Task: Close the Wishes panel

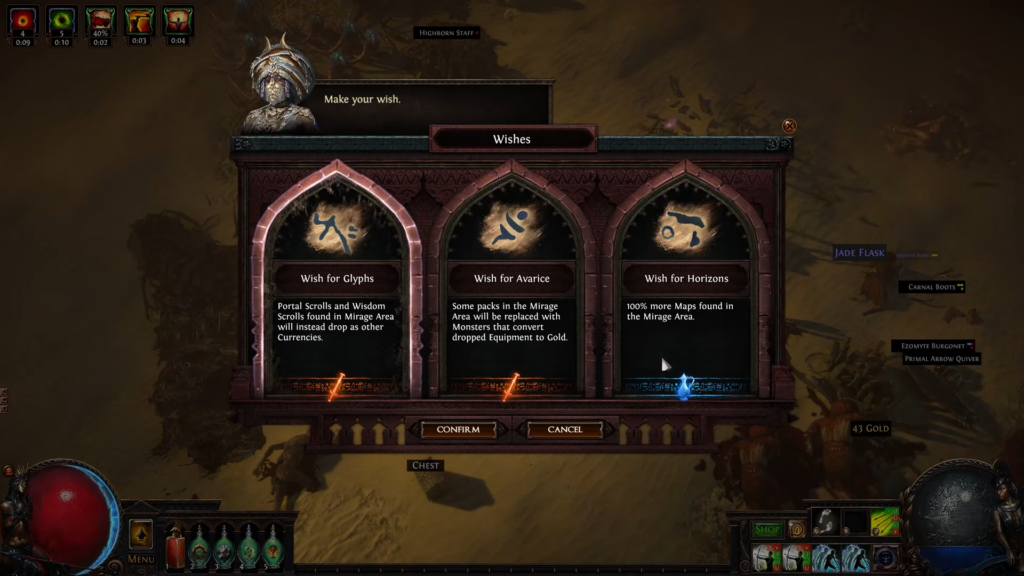Action: pyautogui.click(x=789, y=126)
